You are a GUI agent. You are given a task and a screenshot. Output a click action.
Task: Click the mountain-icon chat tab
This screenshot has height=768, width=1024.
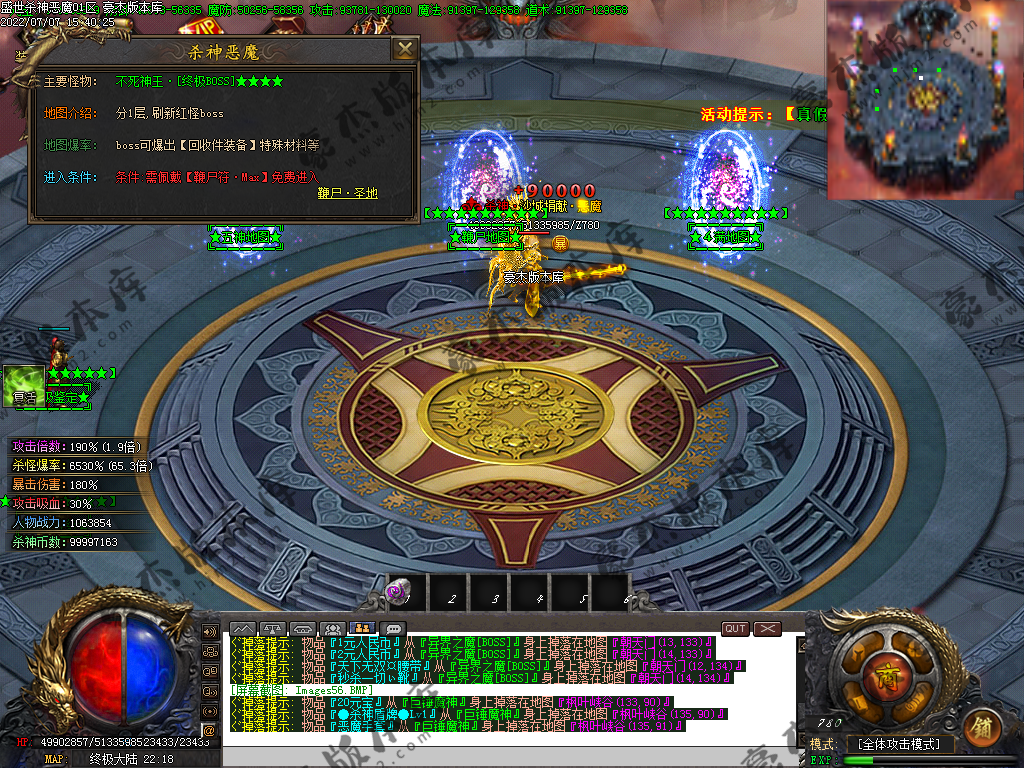coord(243,629)
